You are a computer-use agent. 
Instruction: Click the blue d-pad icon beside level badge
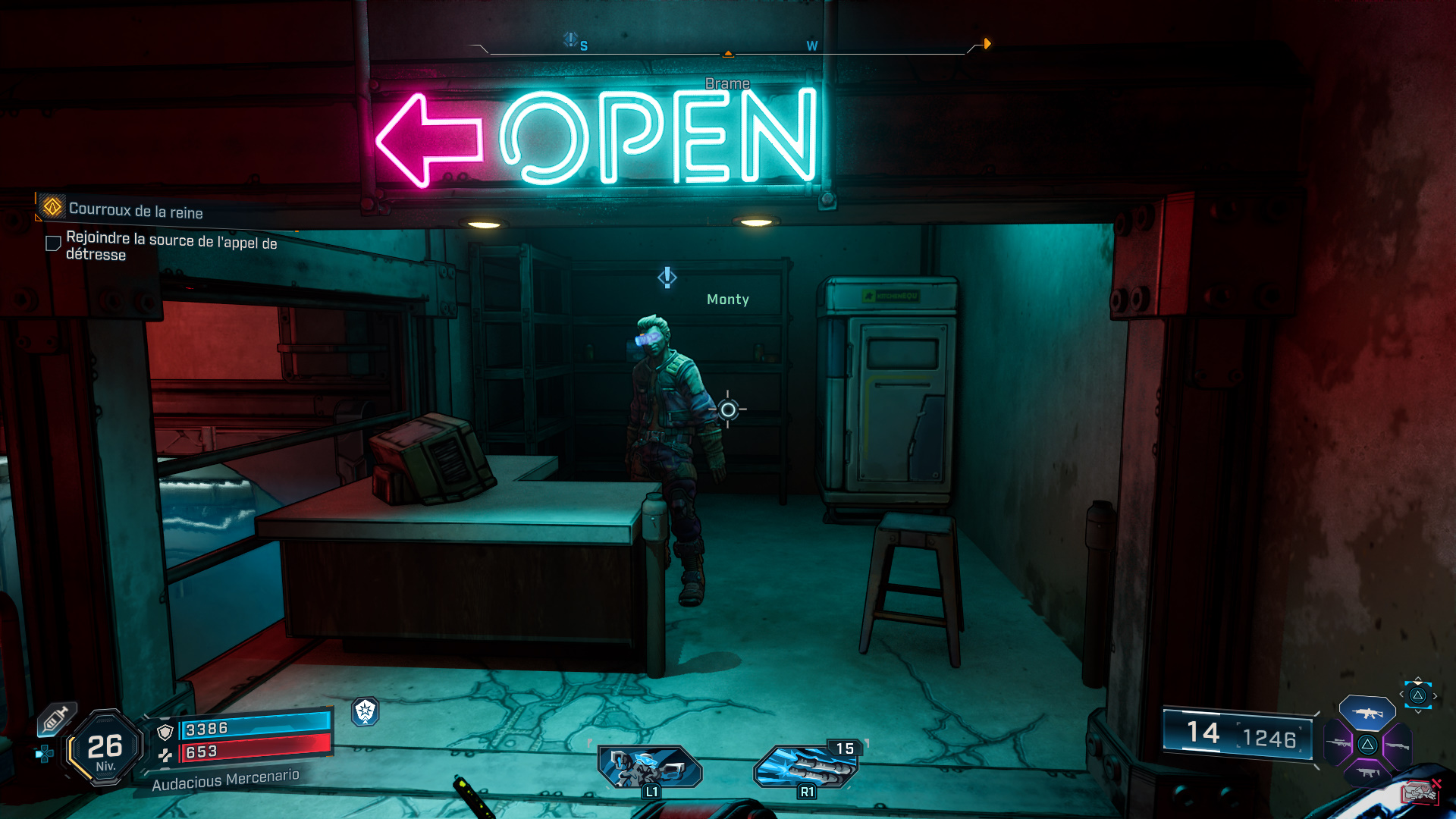[x=44, y=753]
